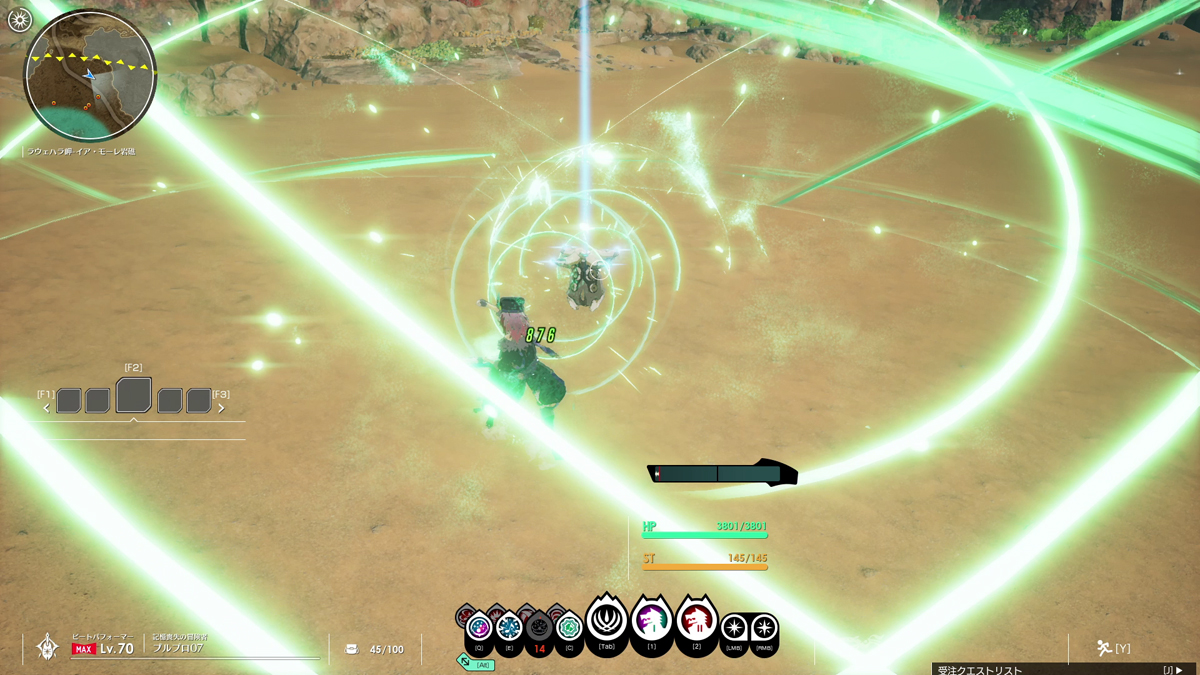The width and height of the screenshot is (1200, 675).
Task: Trigger the green gear-shaped skill
Action: point(569,627)
